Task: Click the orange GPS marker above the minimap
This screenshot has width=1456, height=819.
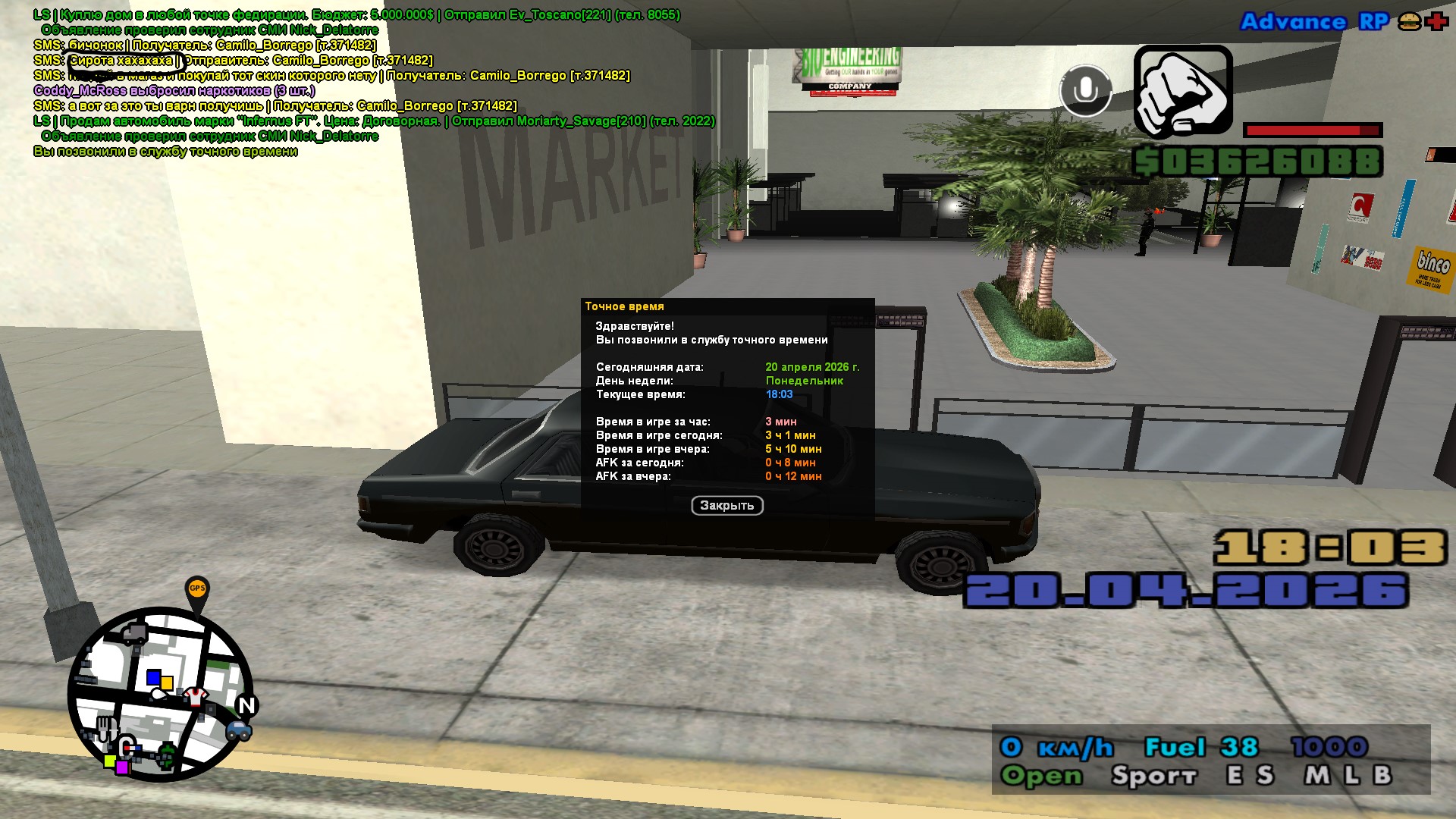Action: (x=197, y=588)
